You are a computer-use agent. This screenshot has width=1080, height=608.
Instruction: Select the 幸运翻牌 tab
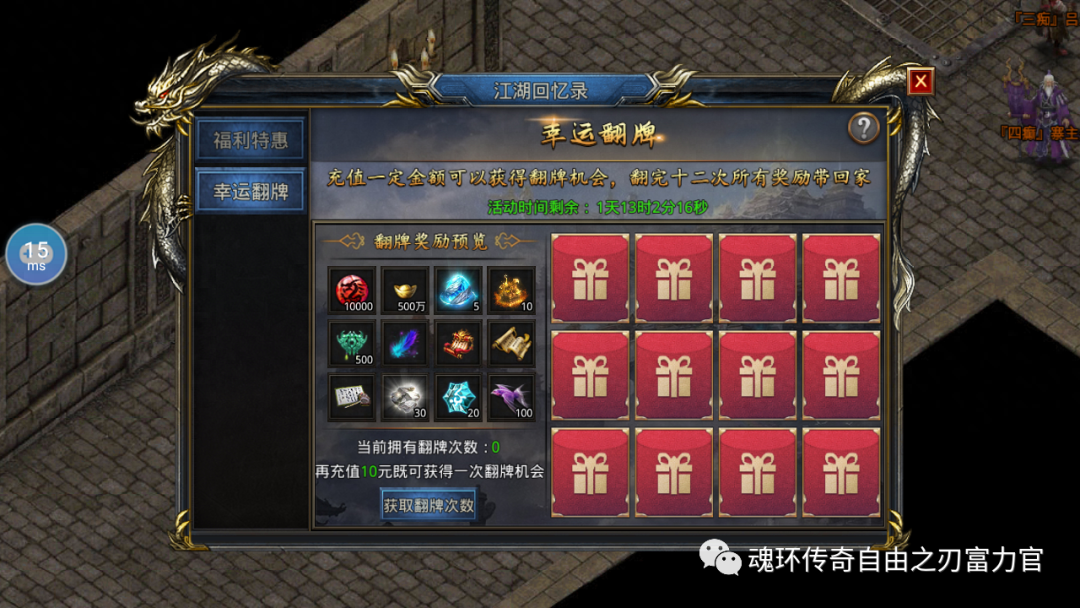click(250, 192)
